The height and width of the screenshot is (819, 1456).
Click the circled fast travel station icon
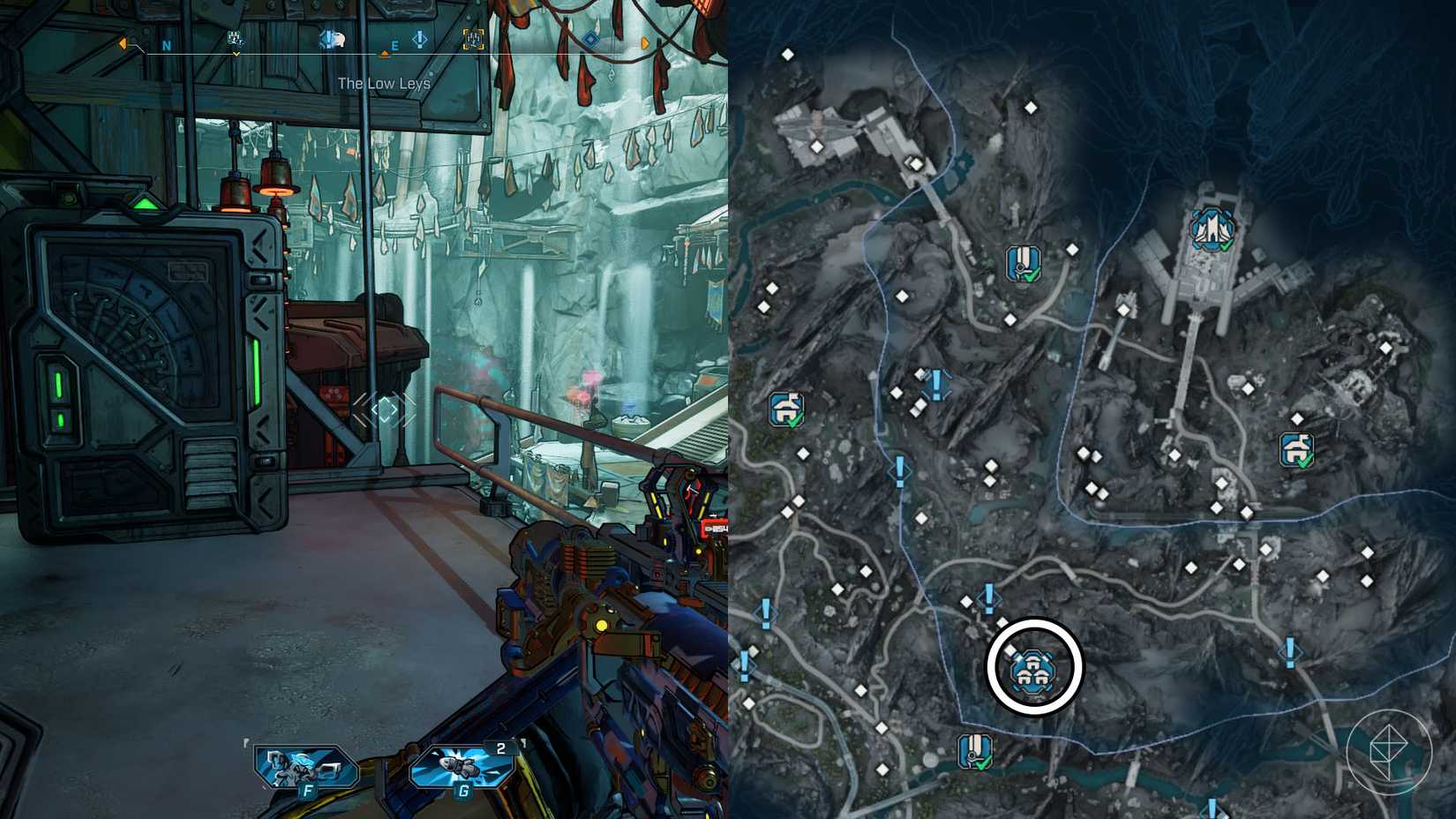[x=1036, y=671]
